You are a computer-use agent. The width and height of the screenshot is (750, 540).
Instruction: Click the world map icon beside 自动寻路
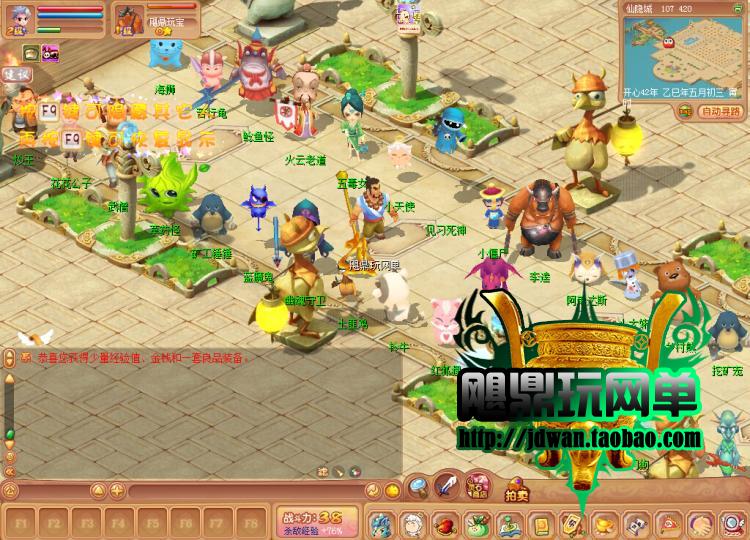click(688, 111)
